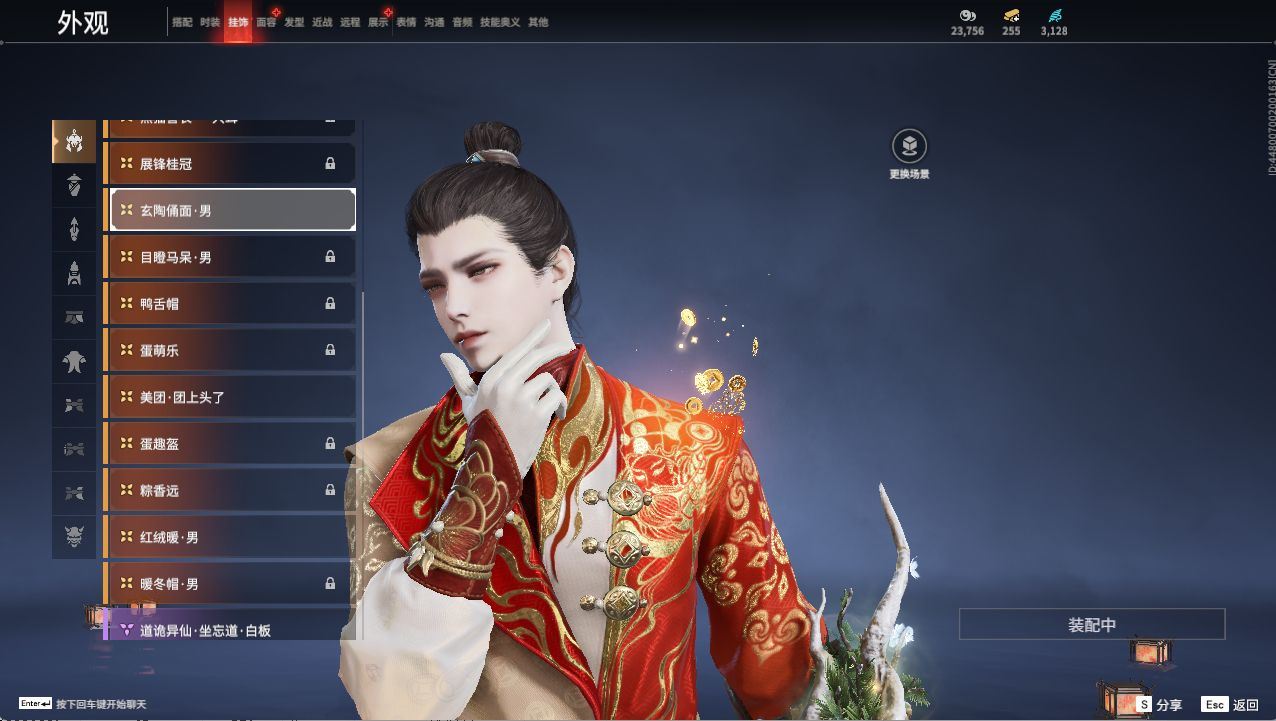Choose the 展锋桂冠 accessory

click(x=229, y=164)
